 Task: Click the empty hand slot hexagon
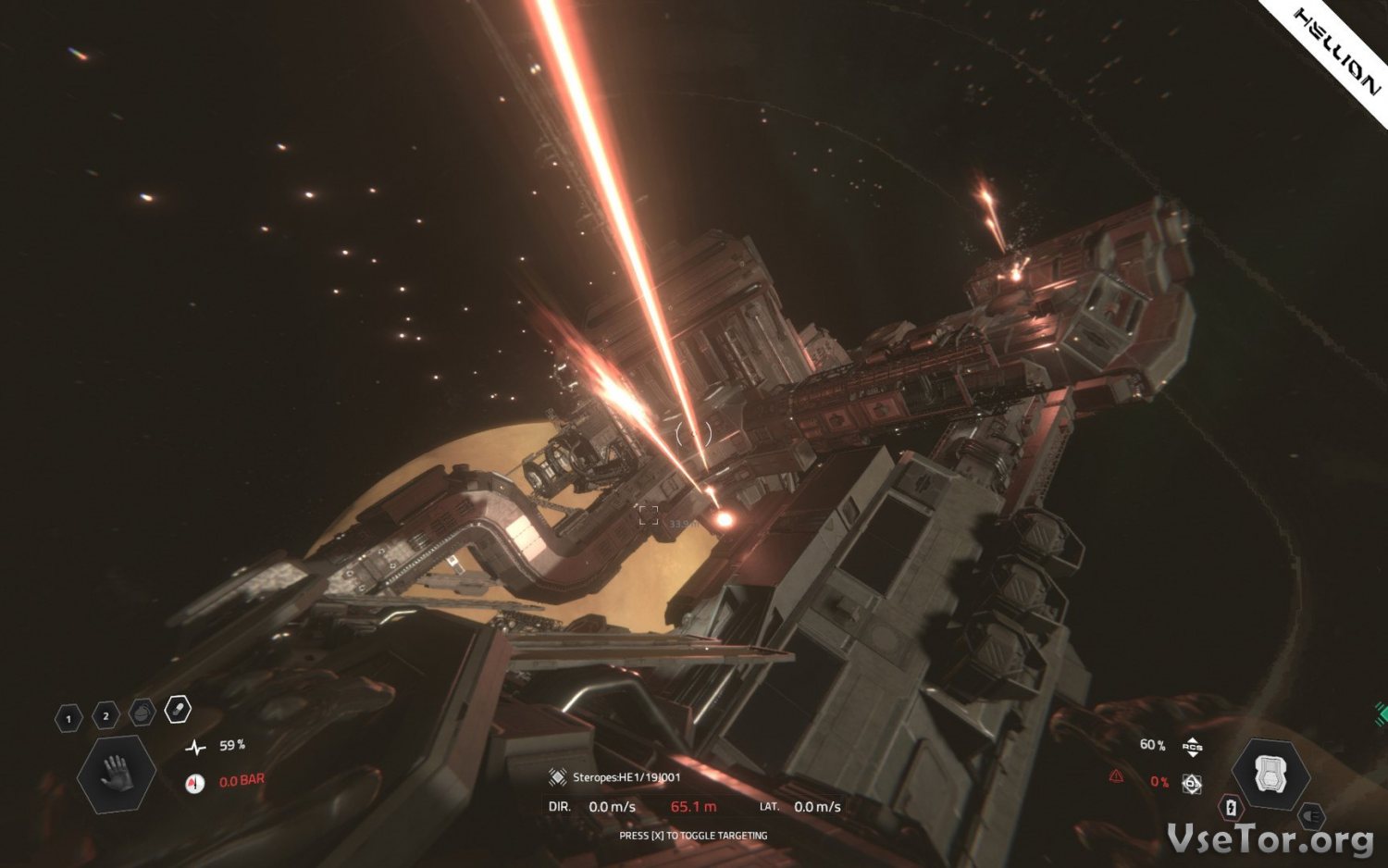click(x=117, y=774)
